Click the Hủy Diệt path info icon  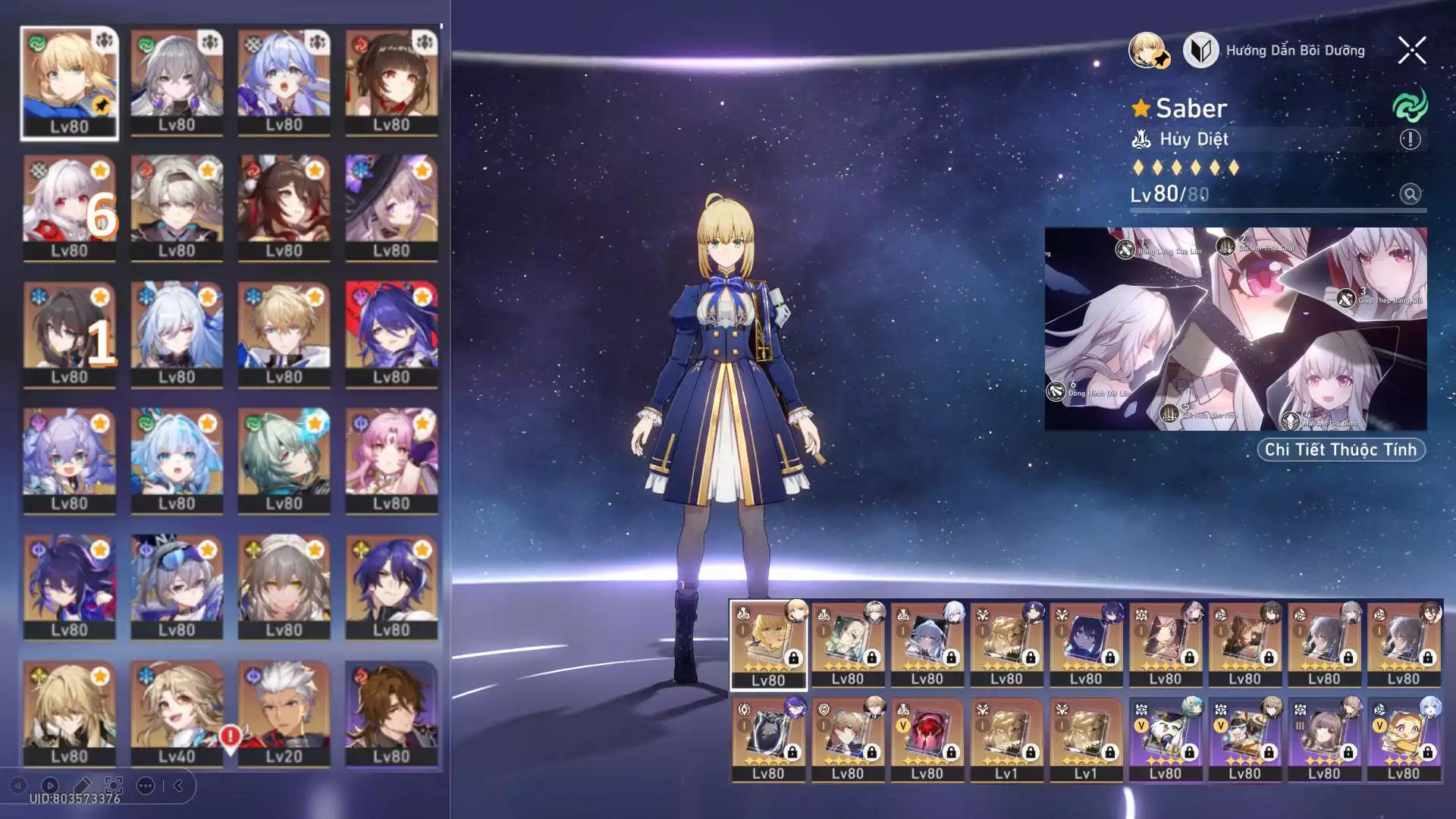pos(1410,140)
